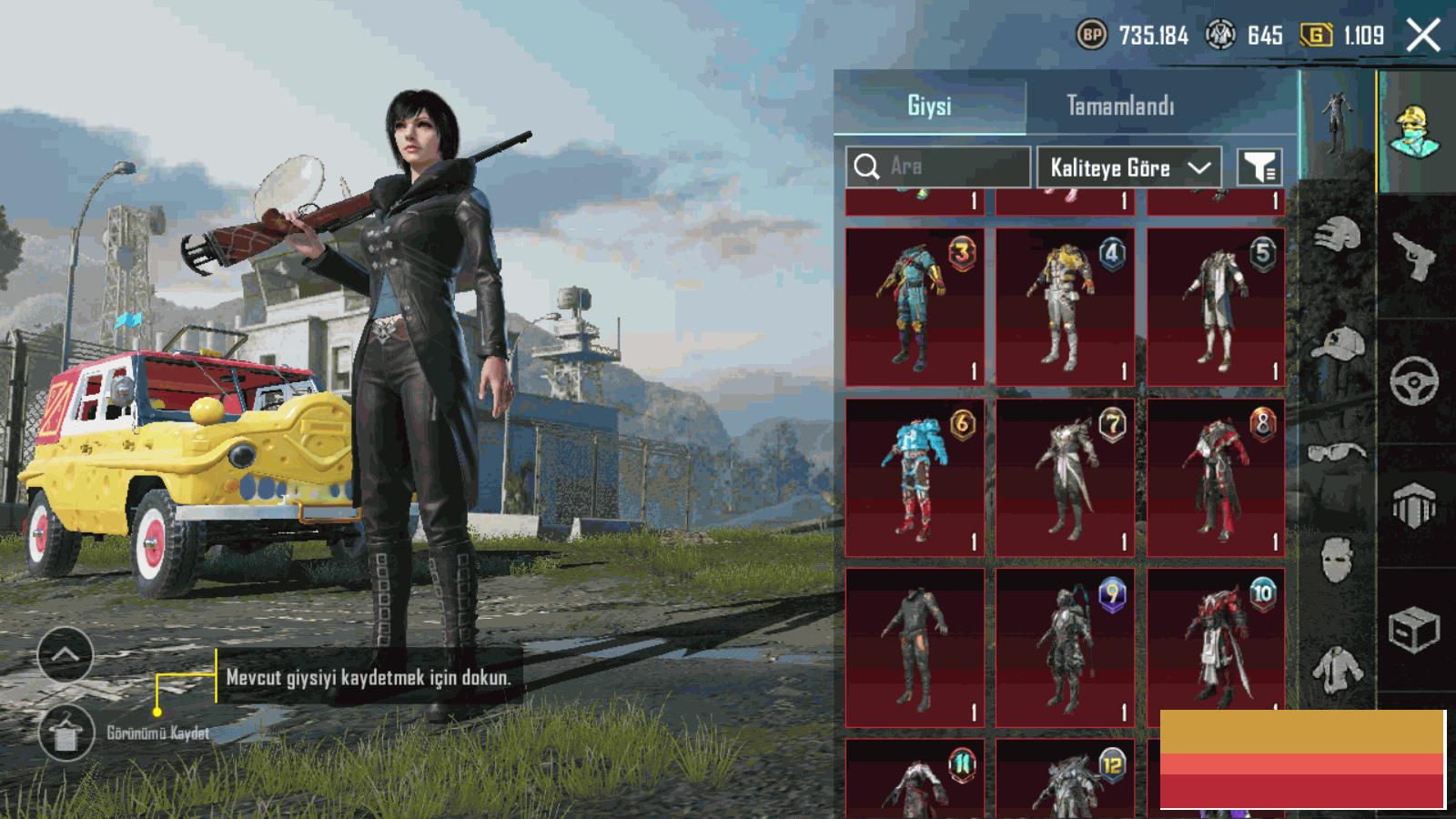Select the dark armor outfit numbered 9

tap(1065, 647)
